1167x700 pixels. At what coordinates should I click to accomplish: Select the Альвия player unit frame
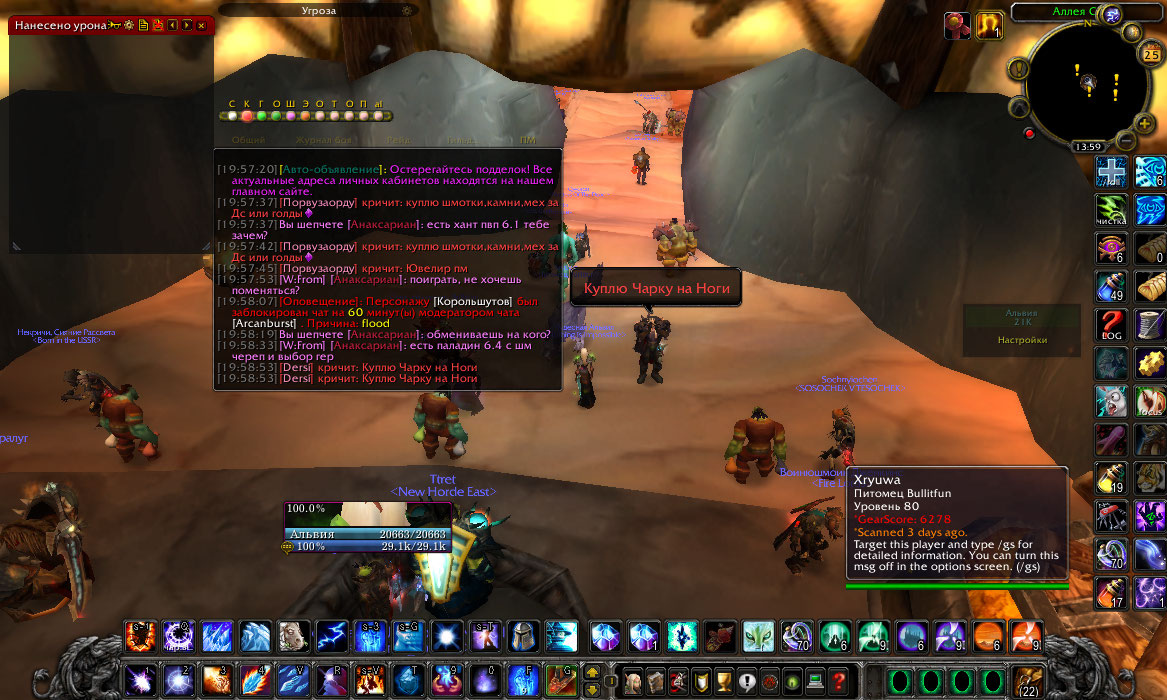pyautogui.click(x=368, y=534)
